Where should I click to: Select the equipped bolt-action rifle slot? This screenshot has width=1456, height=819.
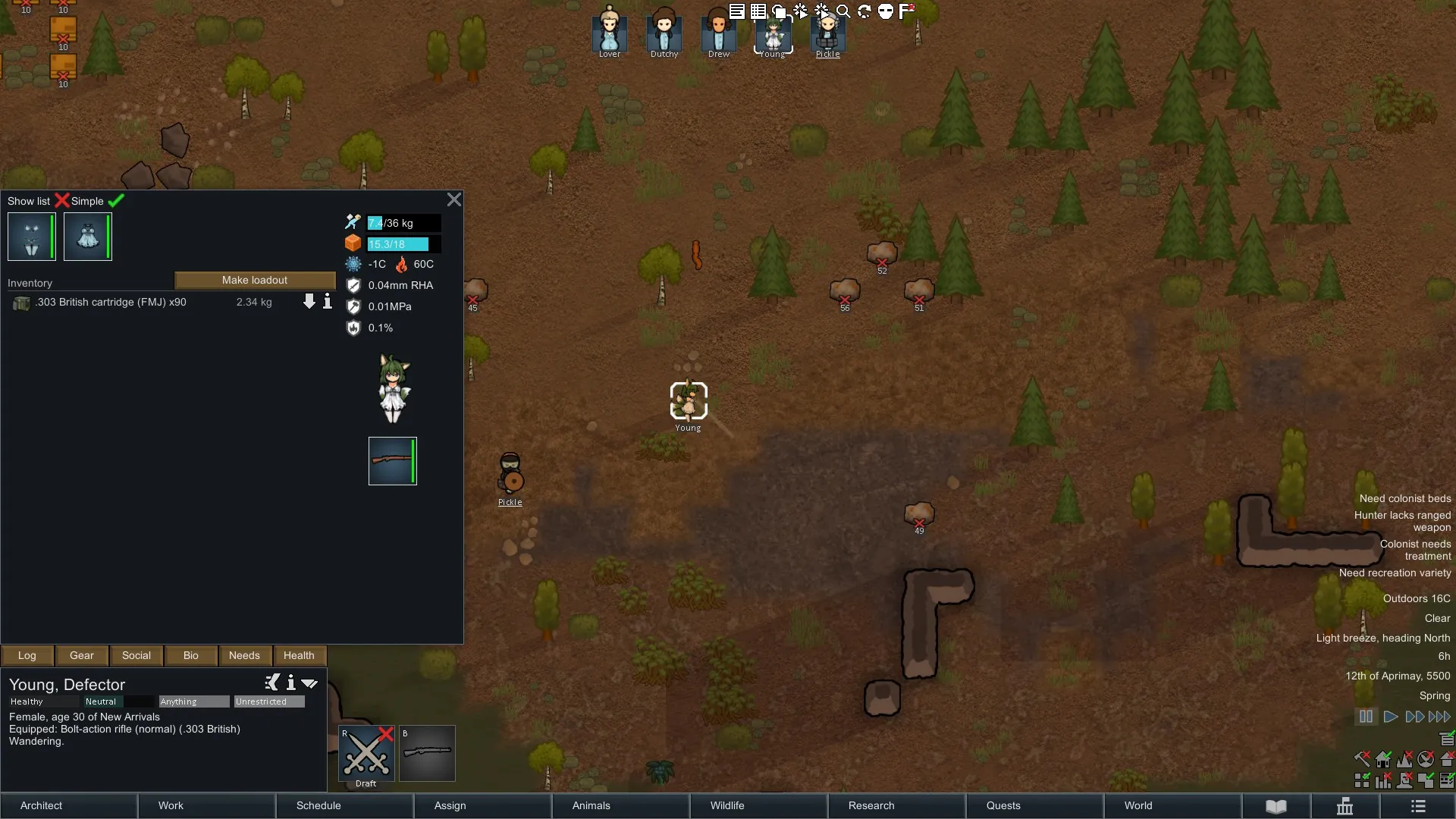[x=392, y=461]
